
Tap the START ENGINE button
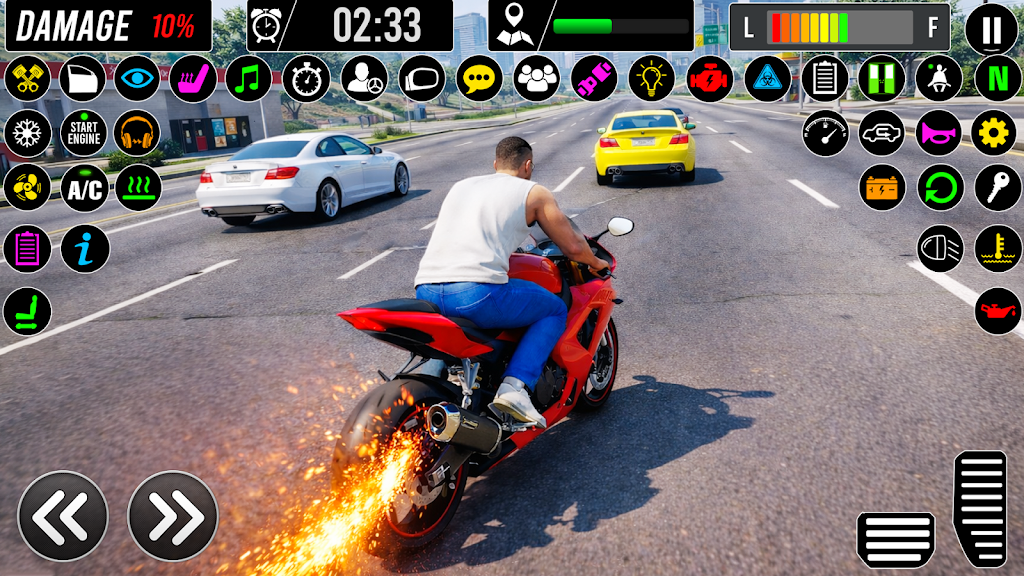[84, 133]
